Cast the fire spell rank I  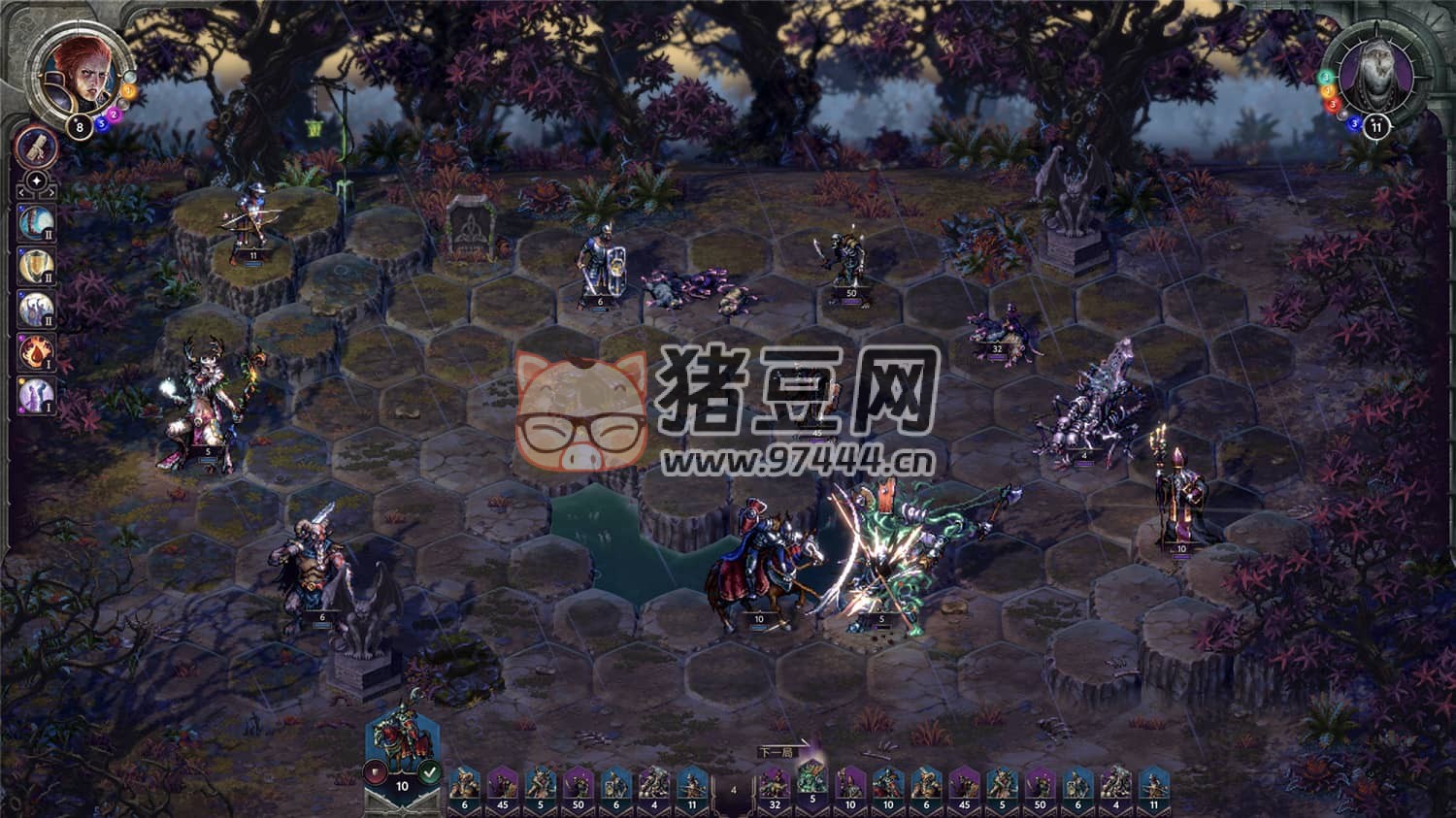pyautogui.click(x=35, y=351)
